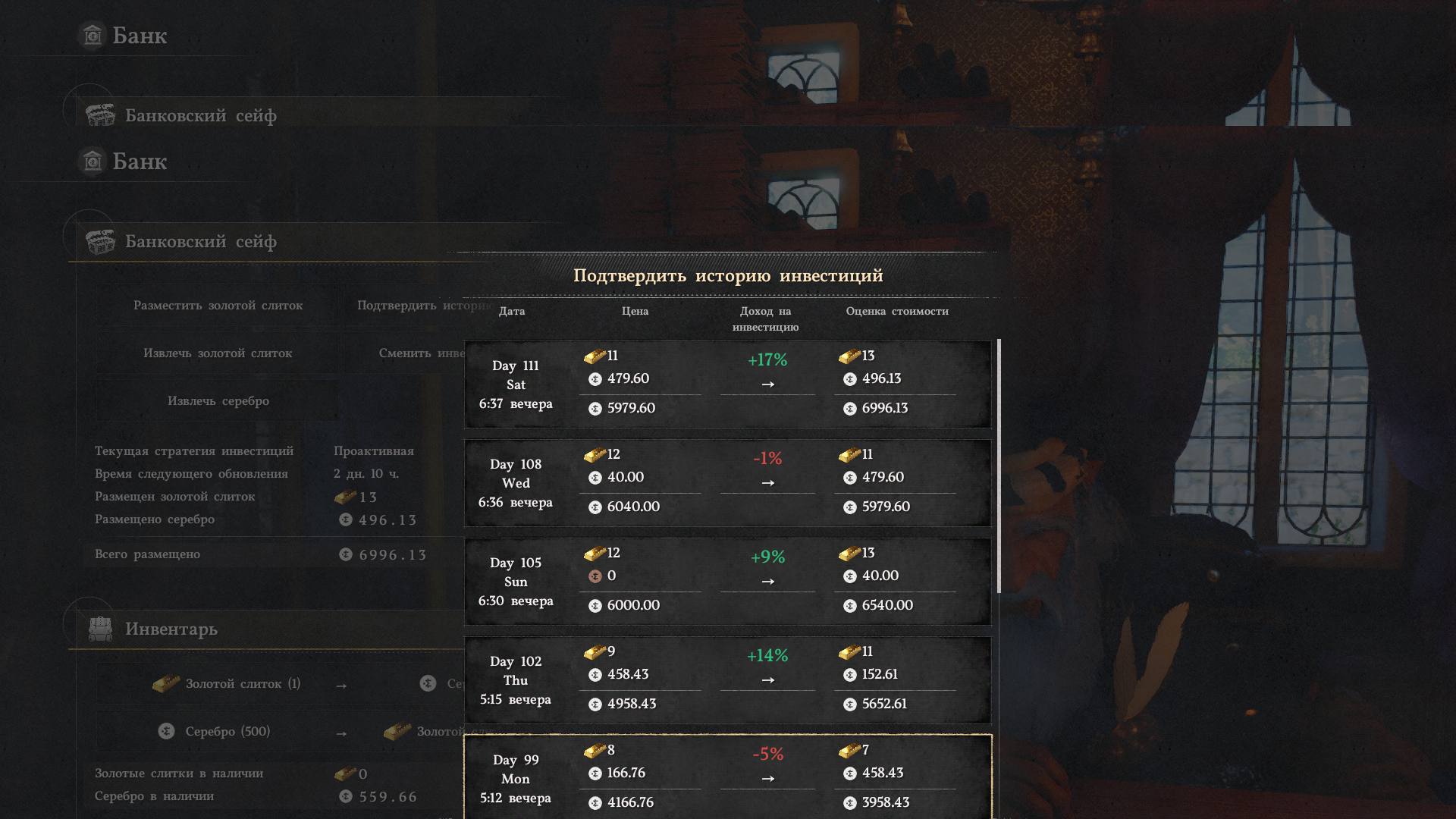The image size is (1456, 819).
Task: Highlight the Day 99 investment entry
Action: [x=727, y=777]
